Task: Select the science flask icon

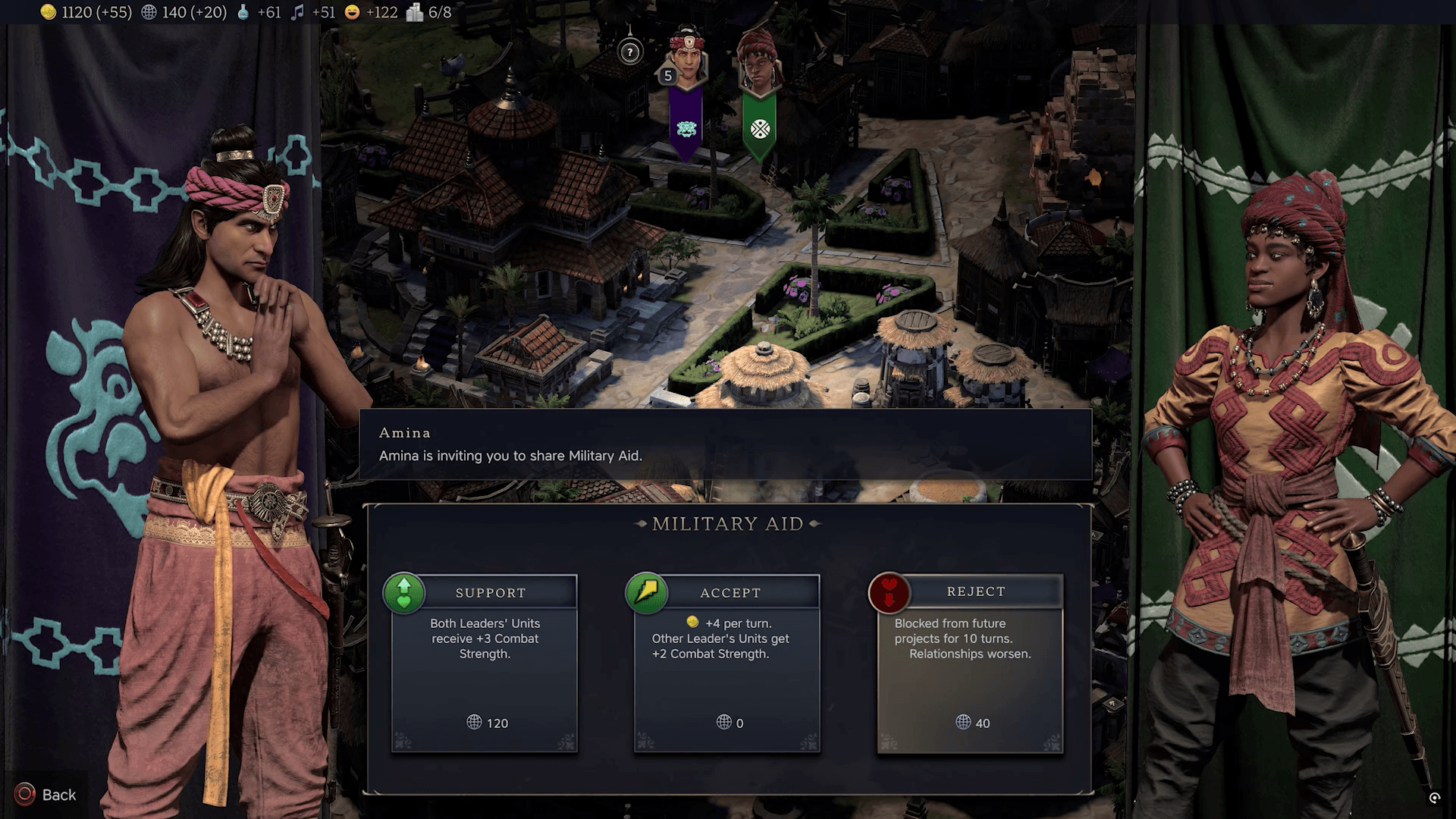Action: (243, 13)
